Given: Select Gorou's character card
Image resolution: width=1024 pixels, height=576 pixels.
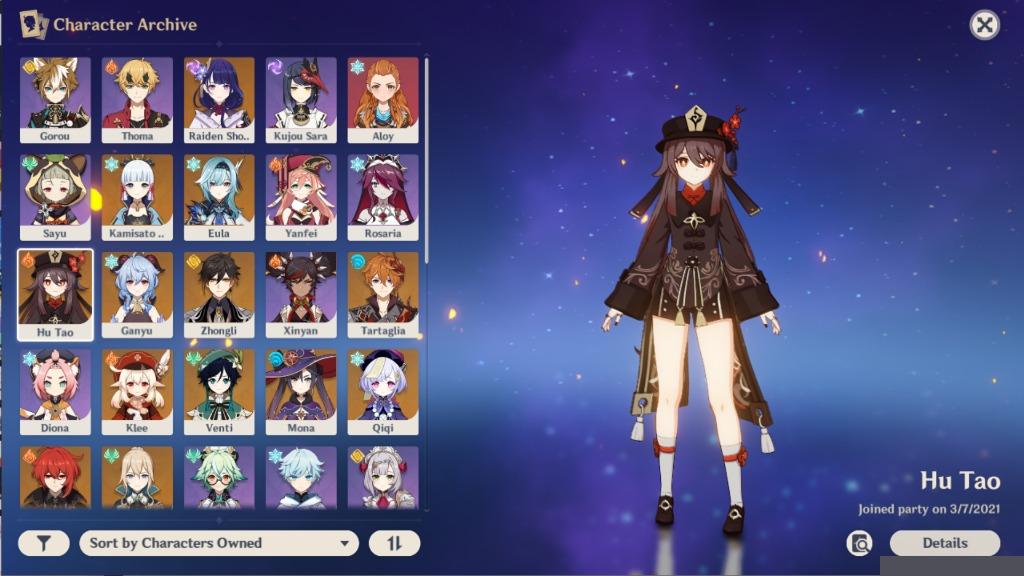Looking at the screenshot, I should pyautogui.click(x=55, y=99).
